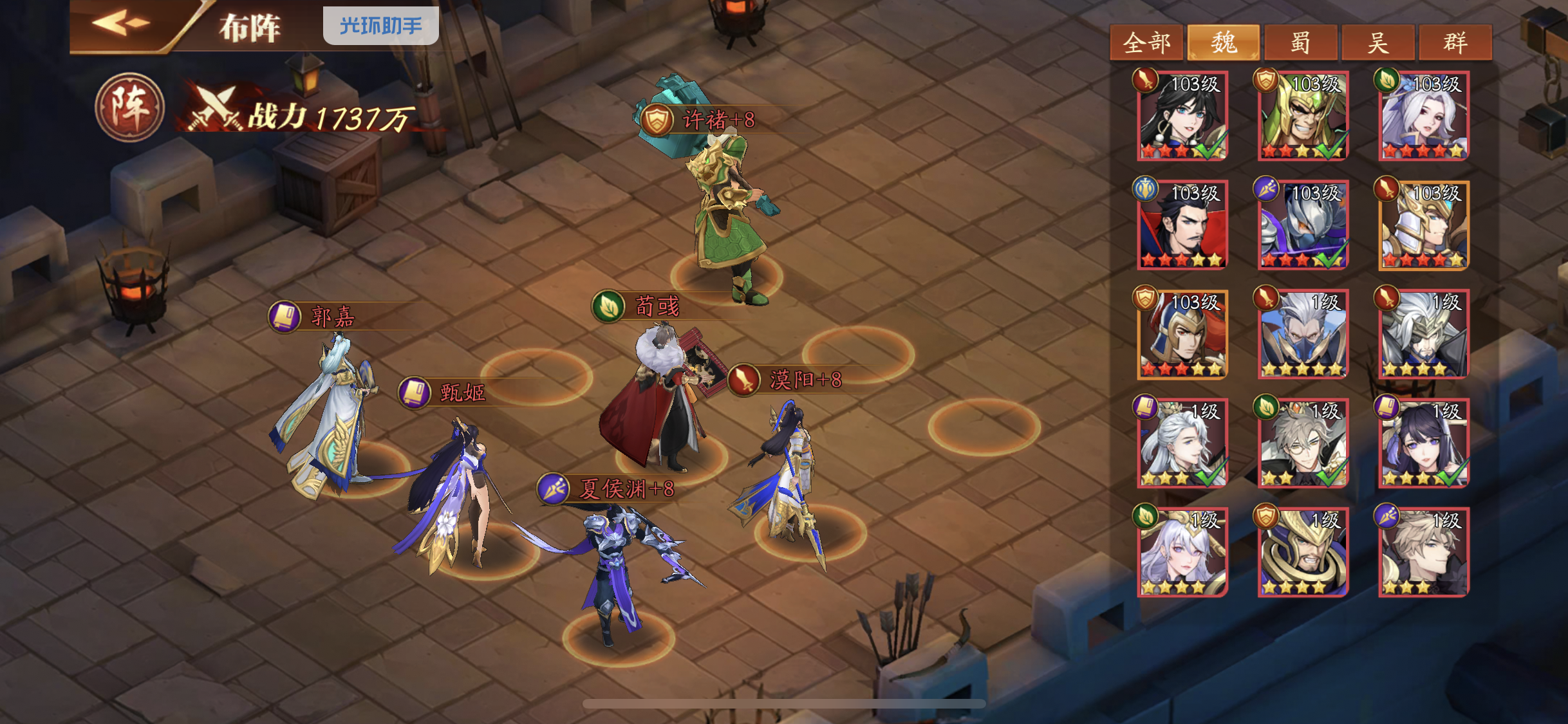Switch to the 吴 faction tab

coord(1377,42)
